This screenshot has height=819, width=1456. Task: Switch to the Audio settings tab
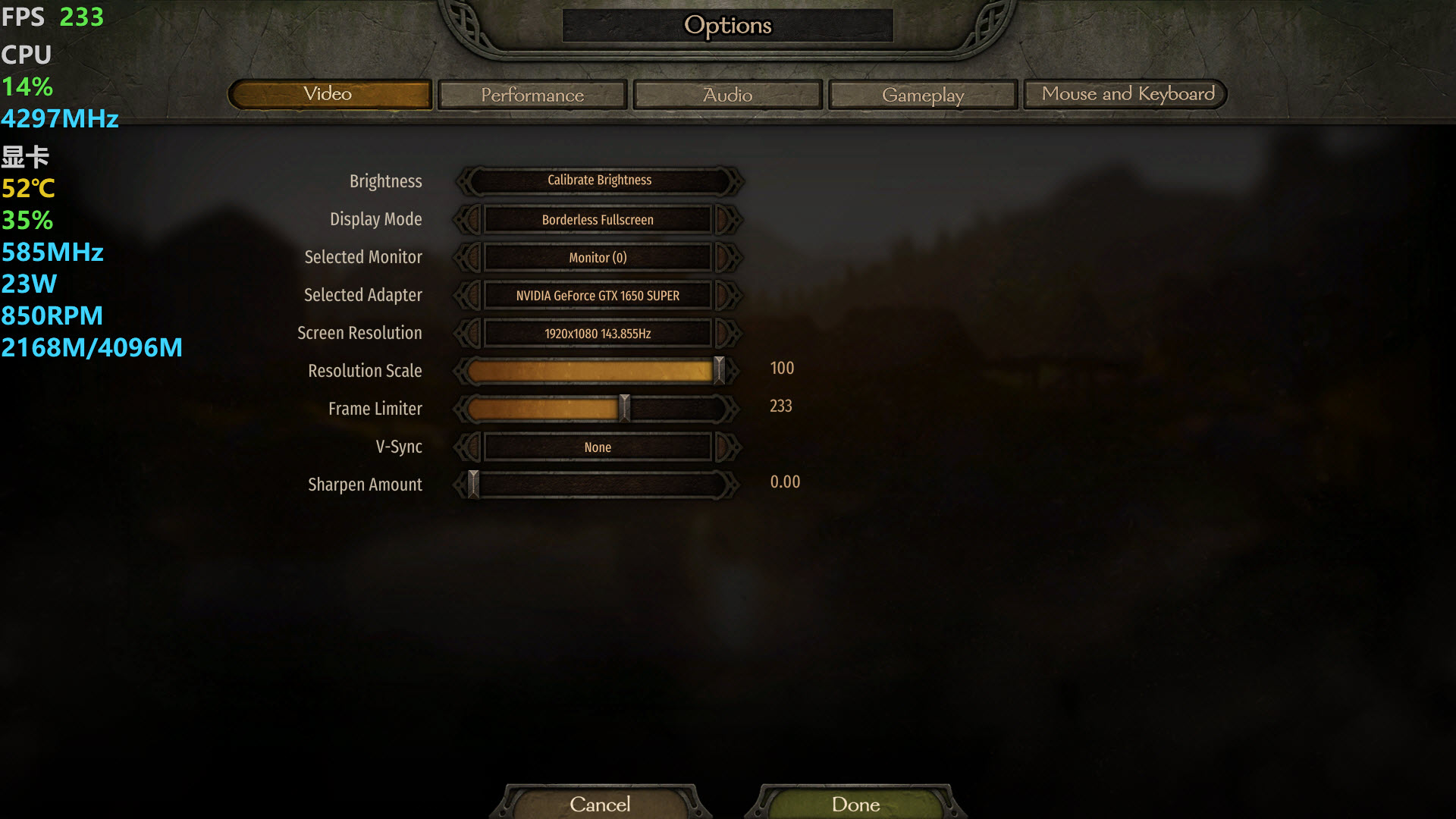[727, 96]
